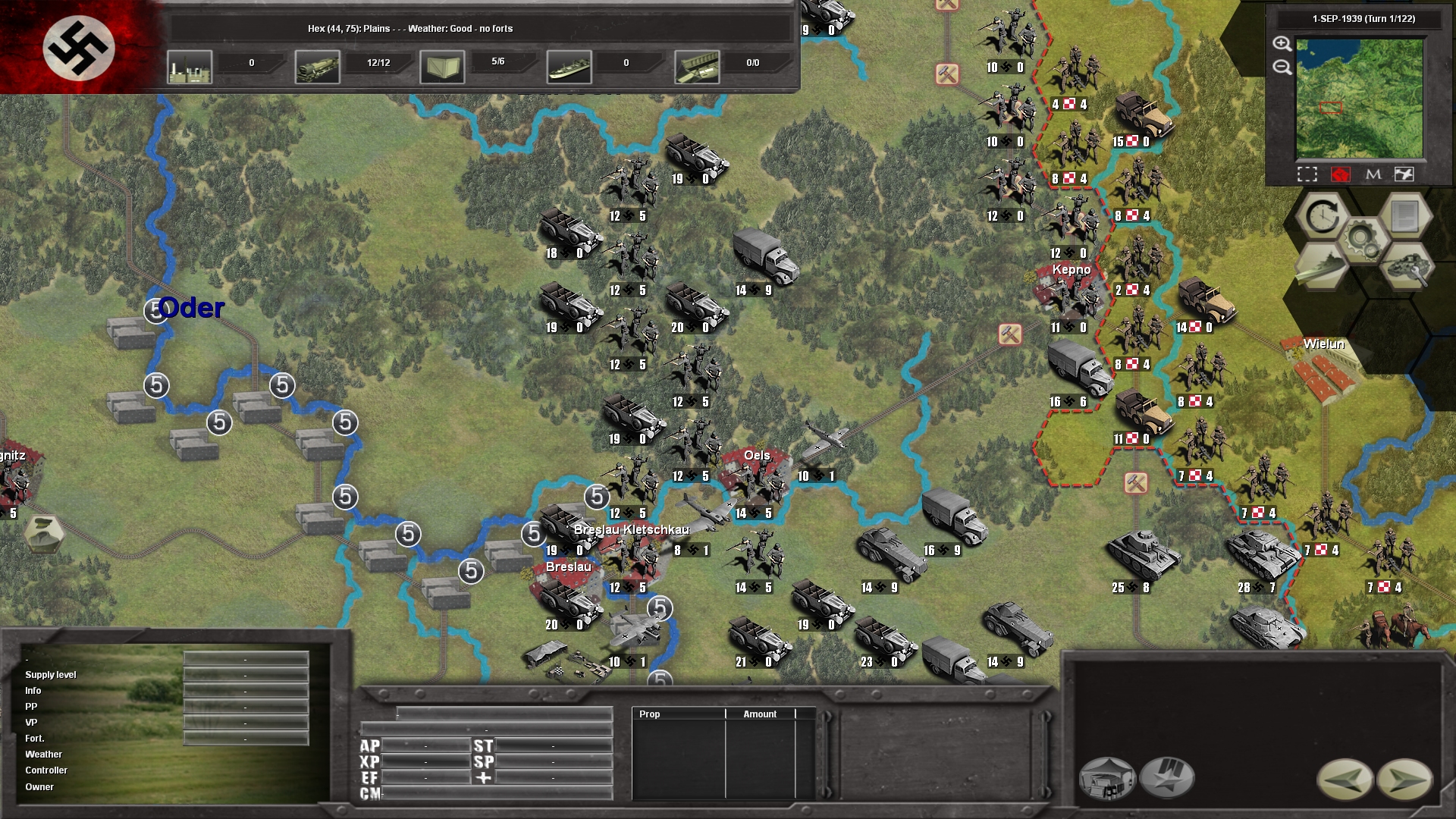
Task: Toggle the M map overlay under minimap
Action: click(x=1373, y=174)
